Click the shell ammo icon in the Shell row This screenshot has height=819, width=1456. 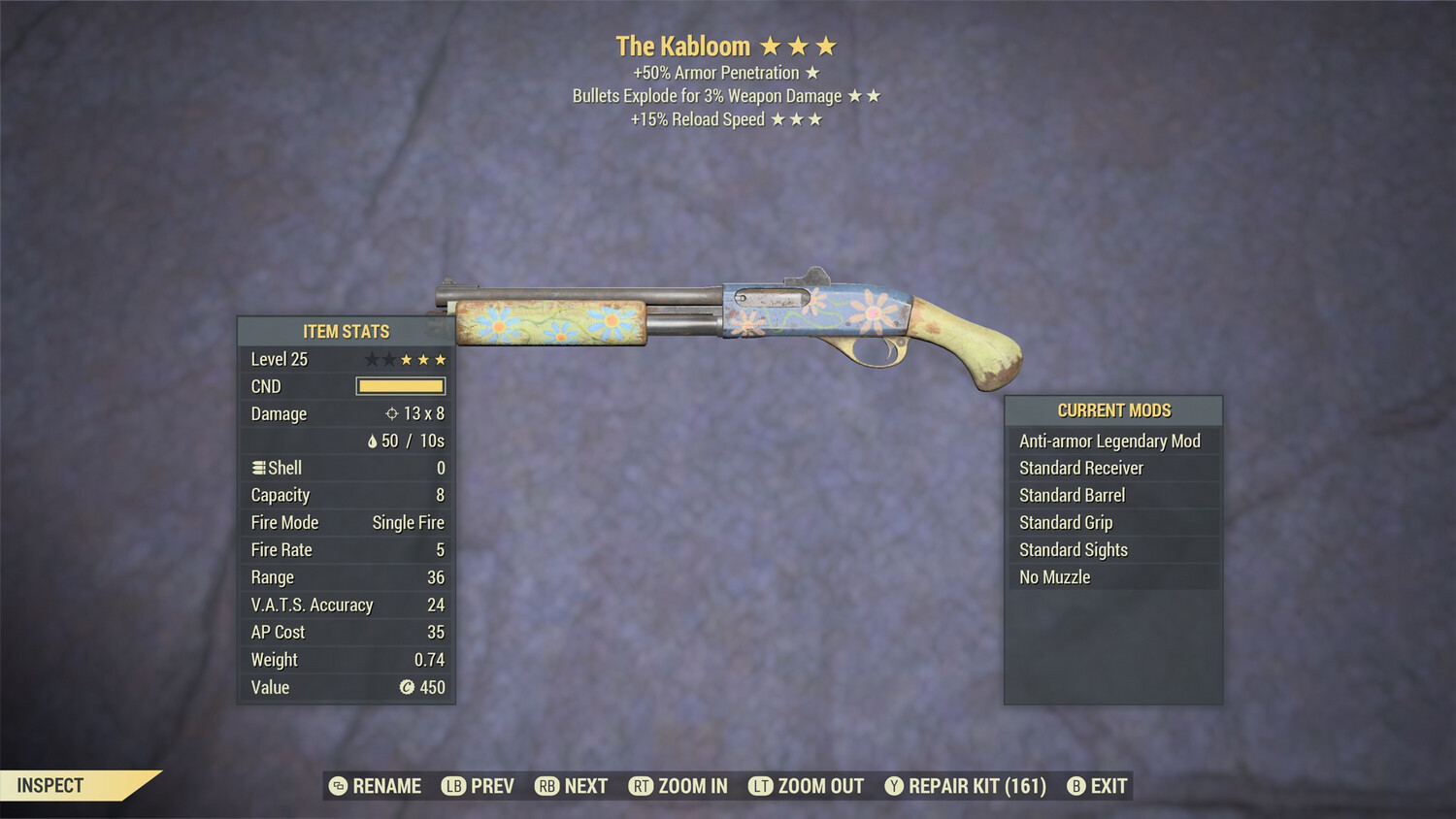pos(258,467)
